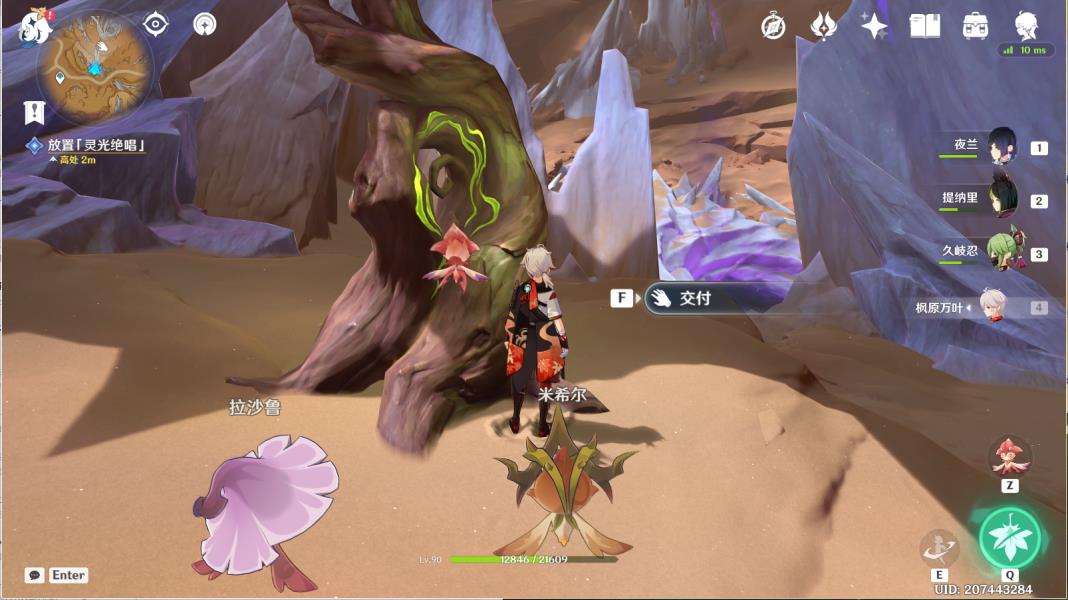Select the 放置「灵光绝唱」 quest tracker
1068x600 pixels.
(96, 146)
